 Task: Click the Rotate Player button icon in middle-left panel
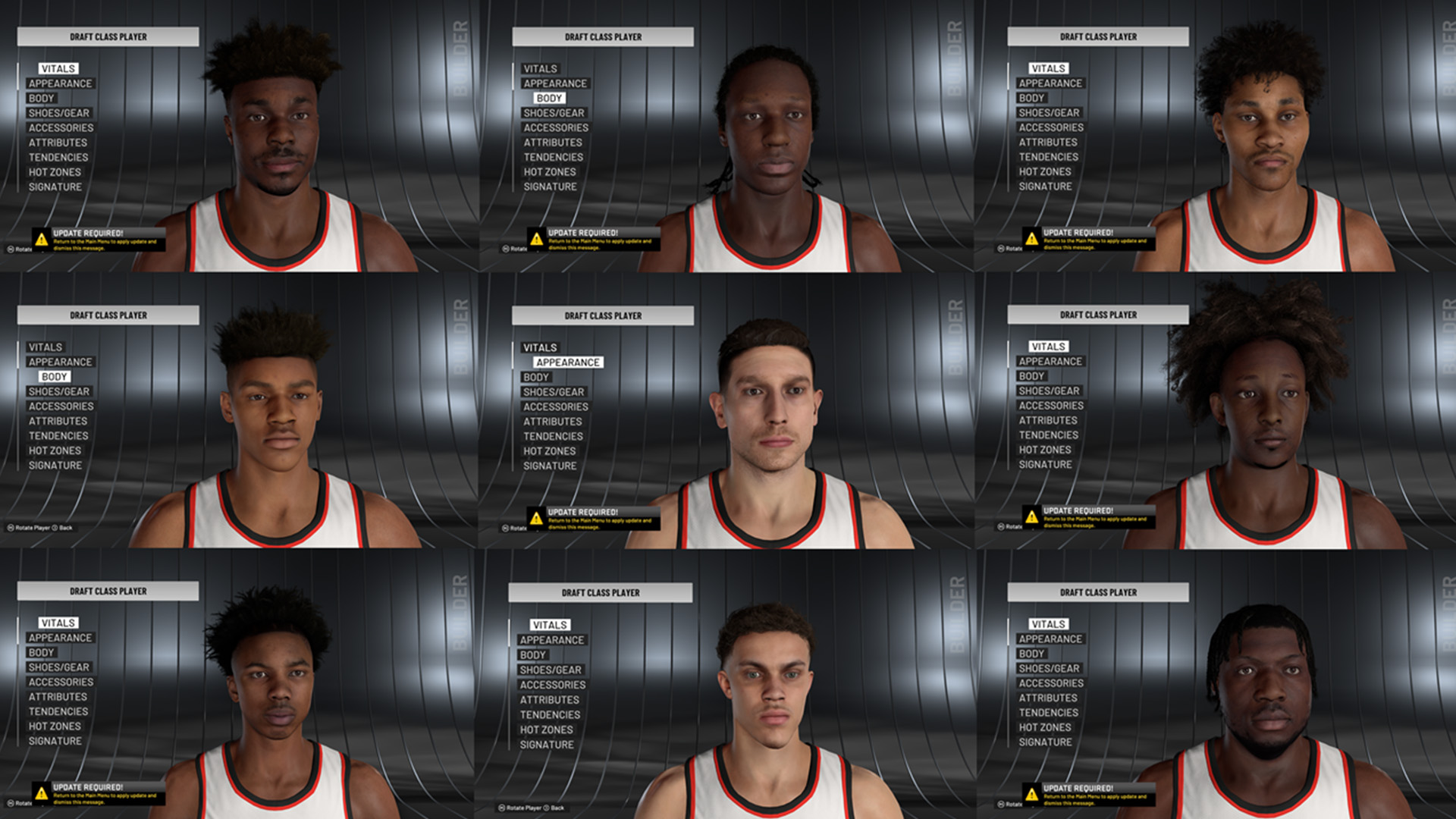(x=11, y=526)
